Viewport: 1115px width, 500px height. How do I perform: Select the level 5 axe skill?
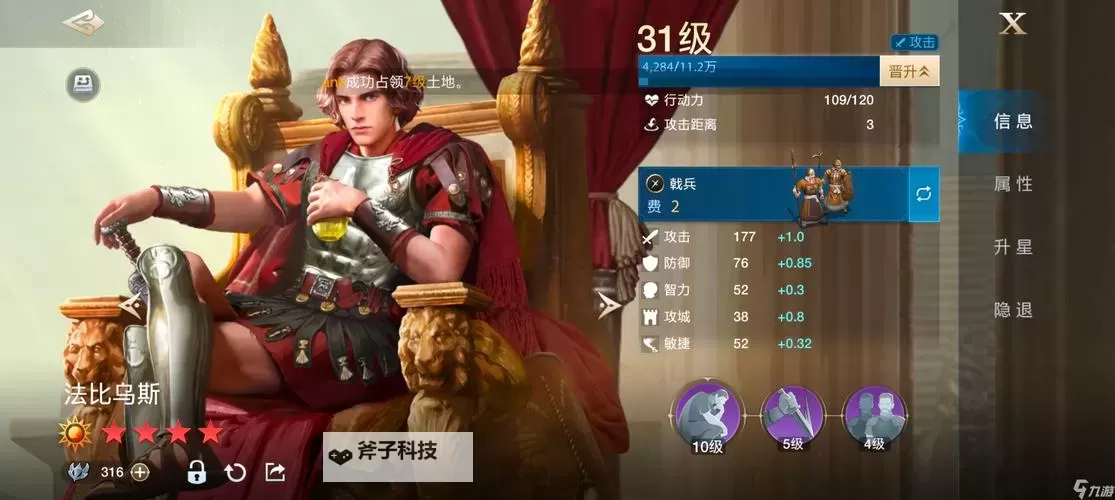click(792, 411)
